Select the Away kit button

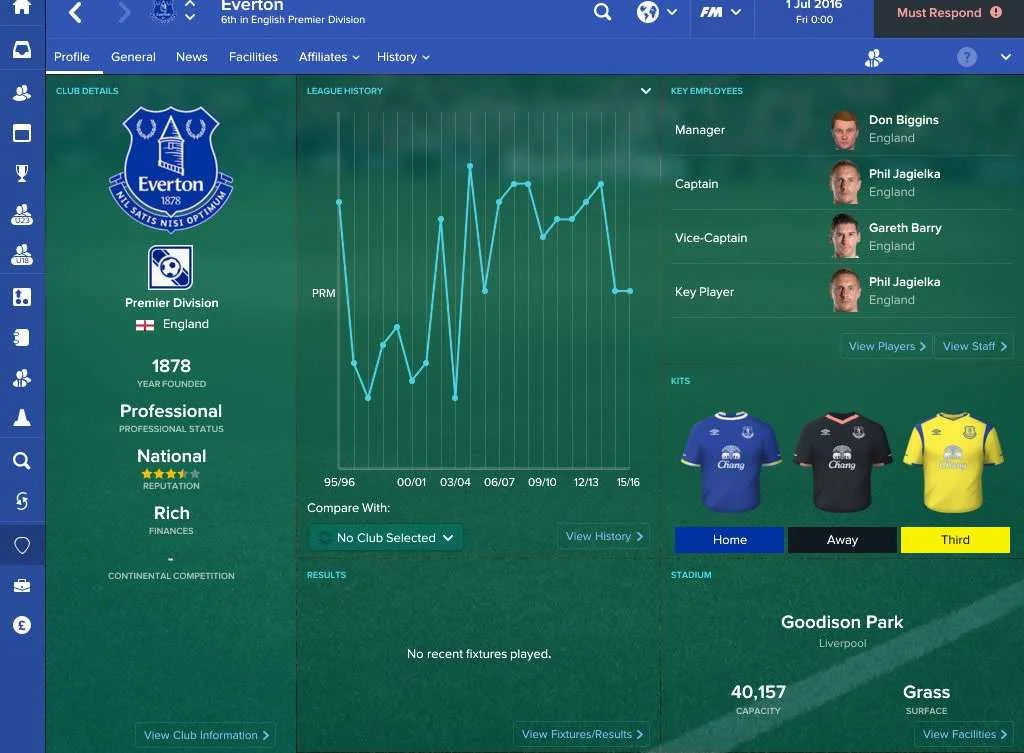pos(842,540)
